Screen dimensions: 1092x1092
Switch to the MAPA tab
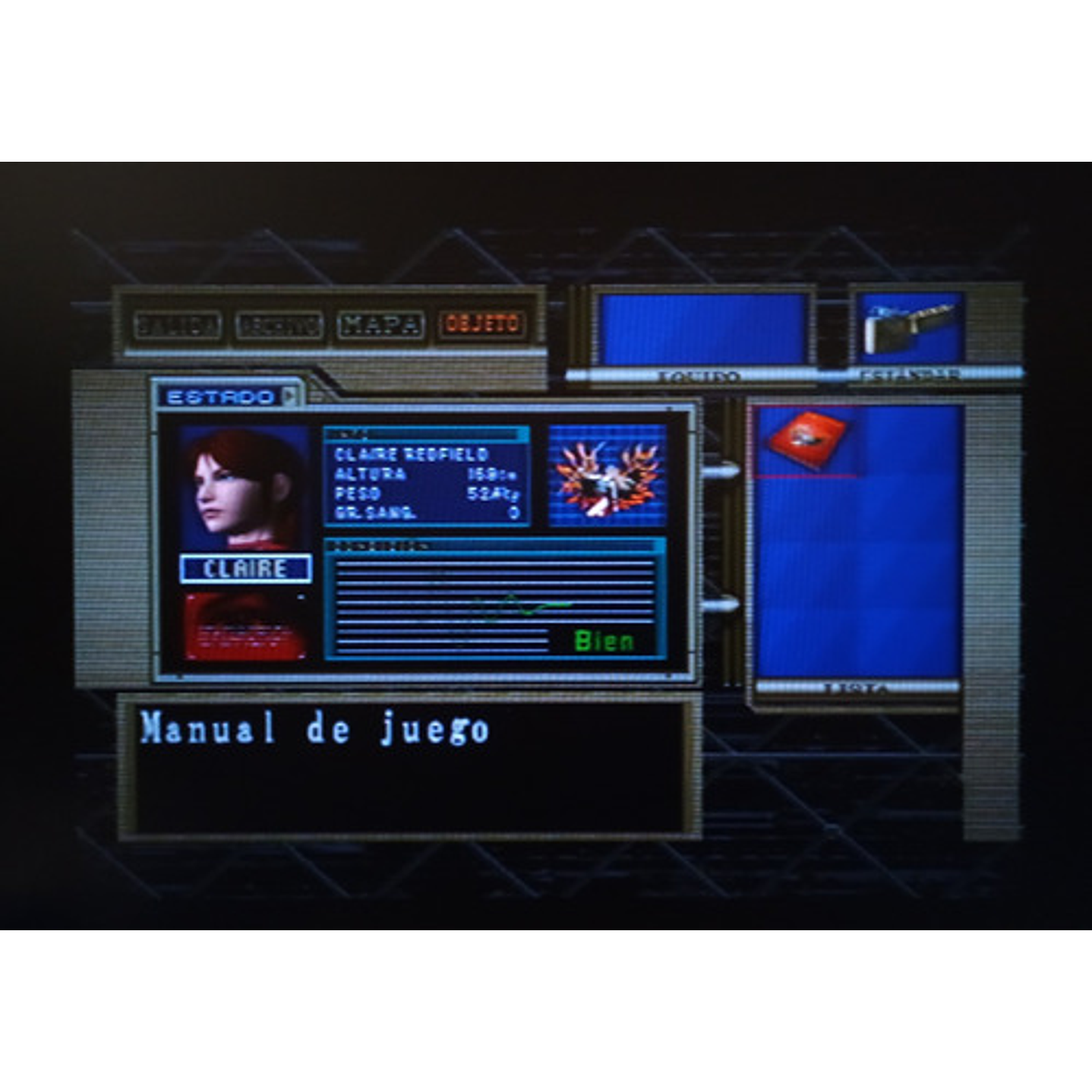pos(383,324)
